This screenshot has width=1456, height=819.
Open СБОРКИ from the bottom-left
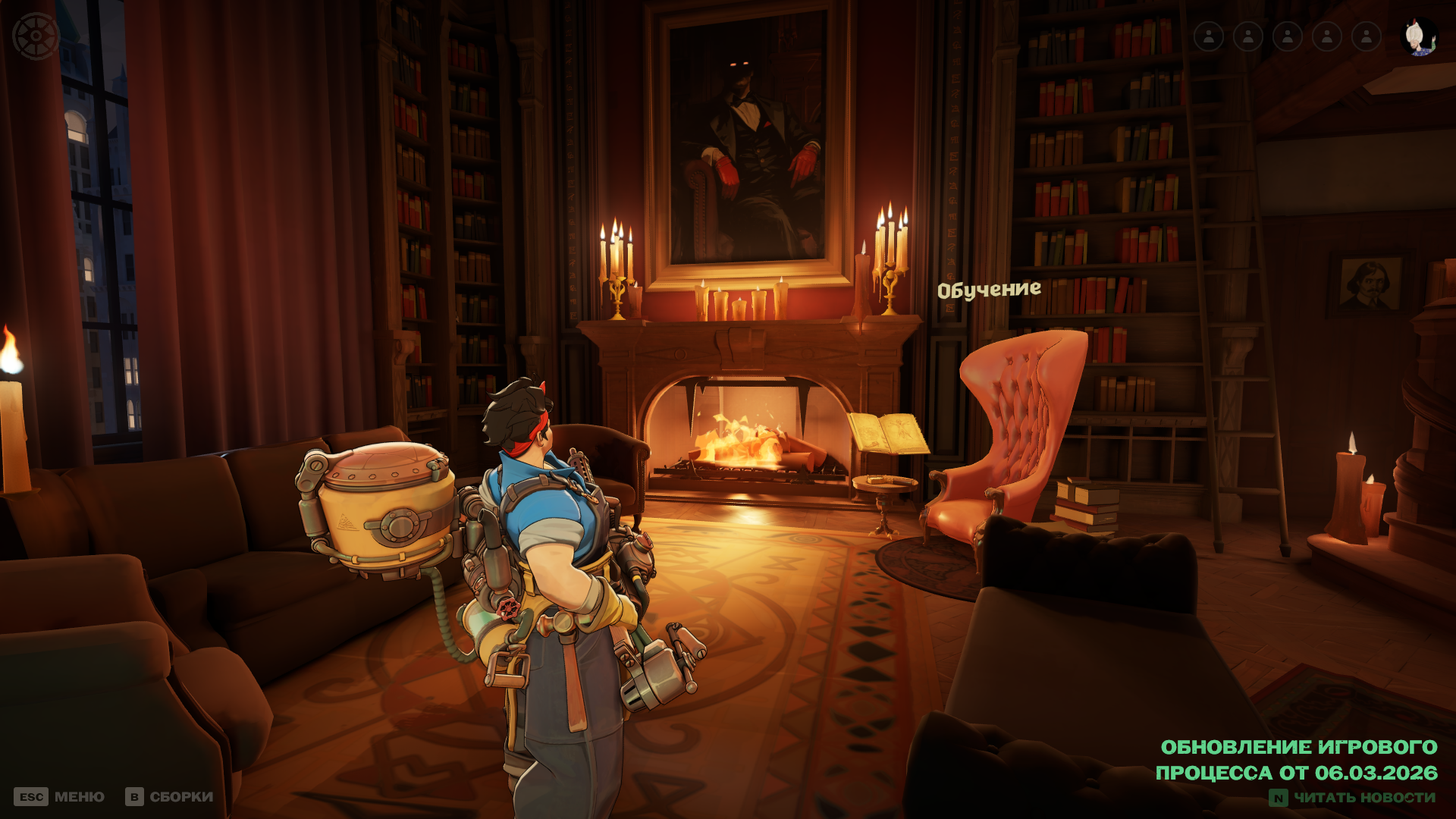coord(182,797)
